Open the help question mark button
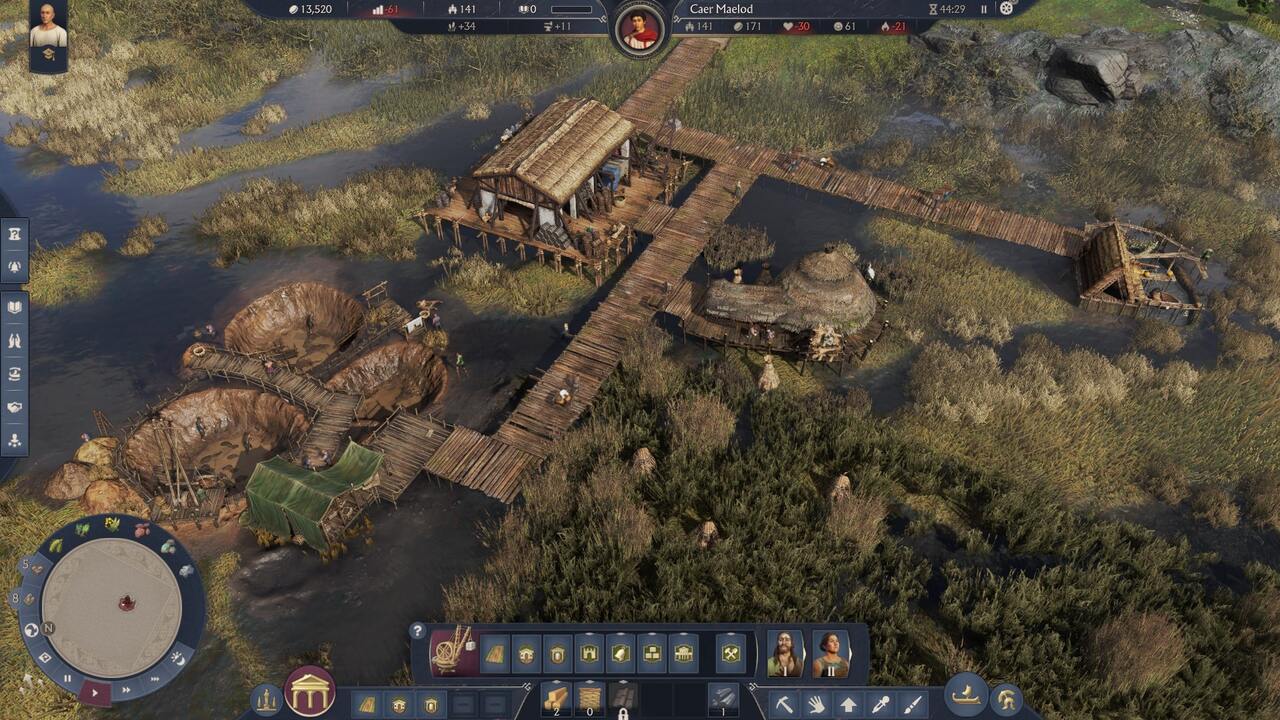 point(418,631)
